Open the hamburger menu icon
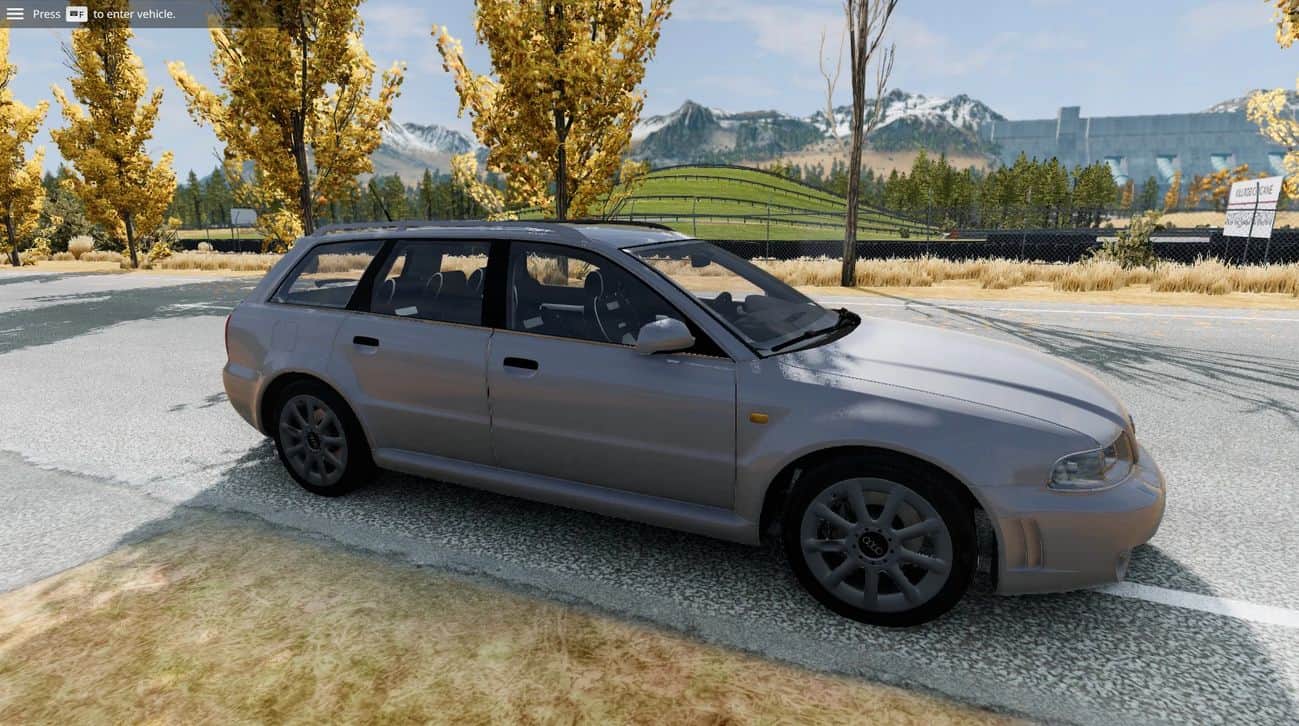 pyautogui.click(x=15, y=14)
